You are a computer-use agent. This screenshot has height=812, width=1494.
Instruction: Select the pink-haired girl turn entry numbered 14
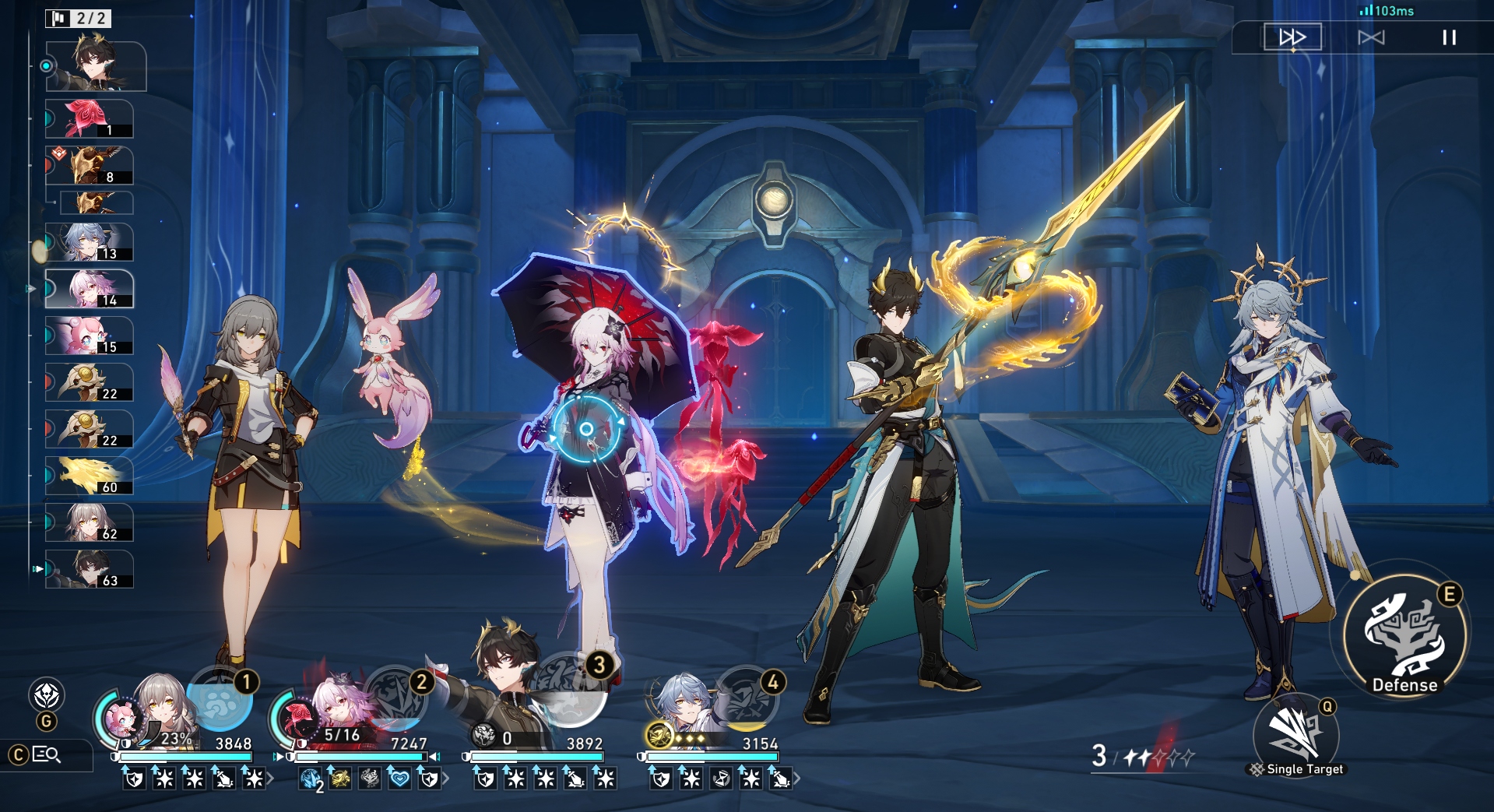(89, 290)
